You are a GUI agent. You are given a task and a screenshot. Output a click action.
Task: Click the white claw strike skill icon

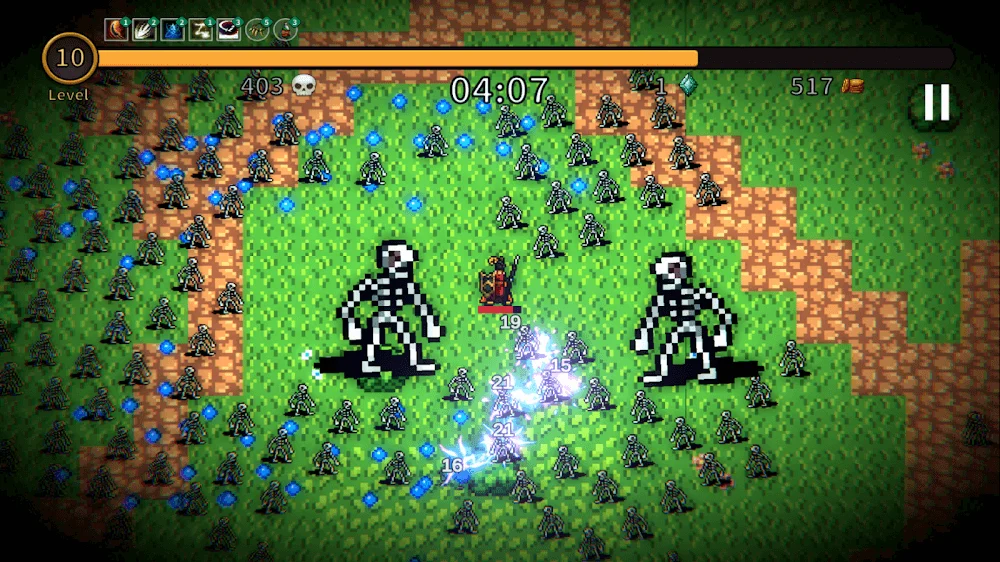144,29
